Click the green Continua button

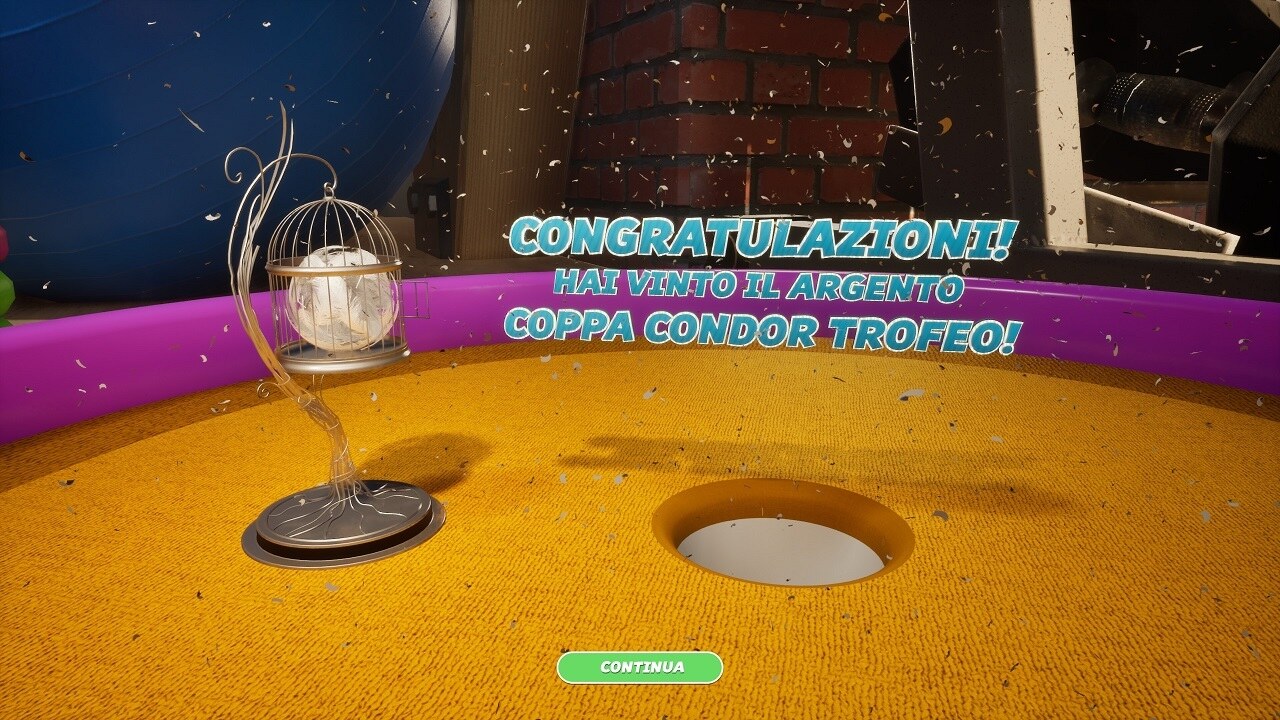[640, 667]
